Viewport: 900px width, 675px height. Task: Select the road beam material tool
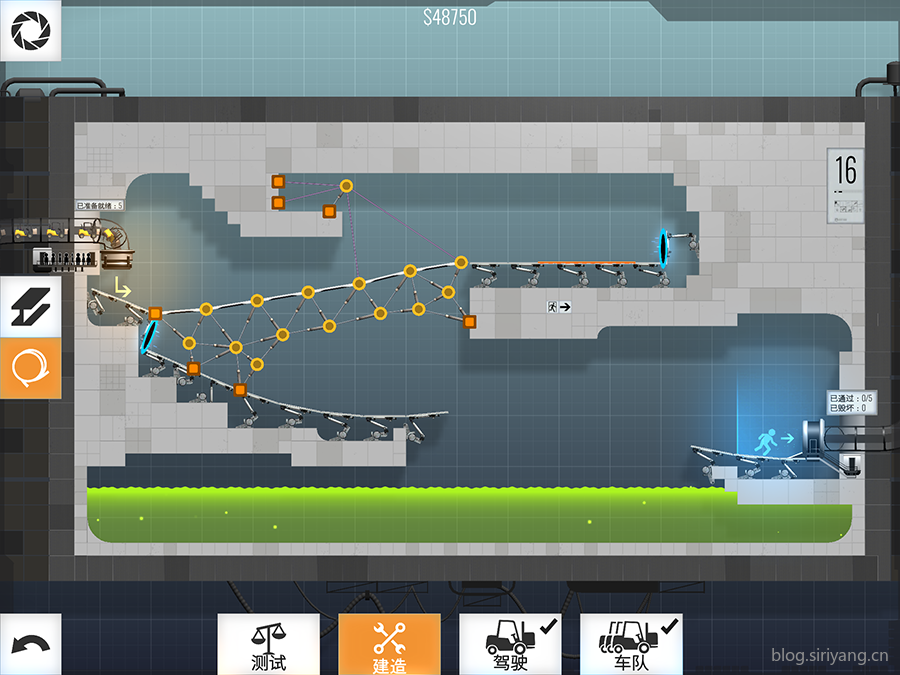[30, 306]
